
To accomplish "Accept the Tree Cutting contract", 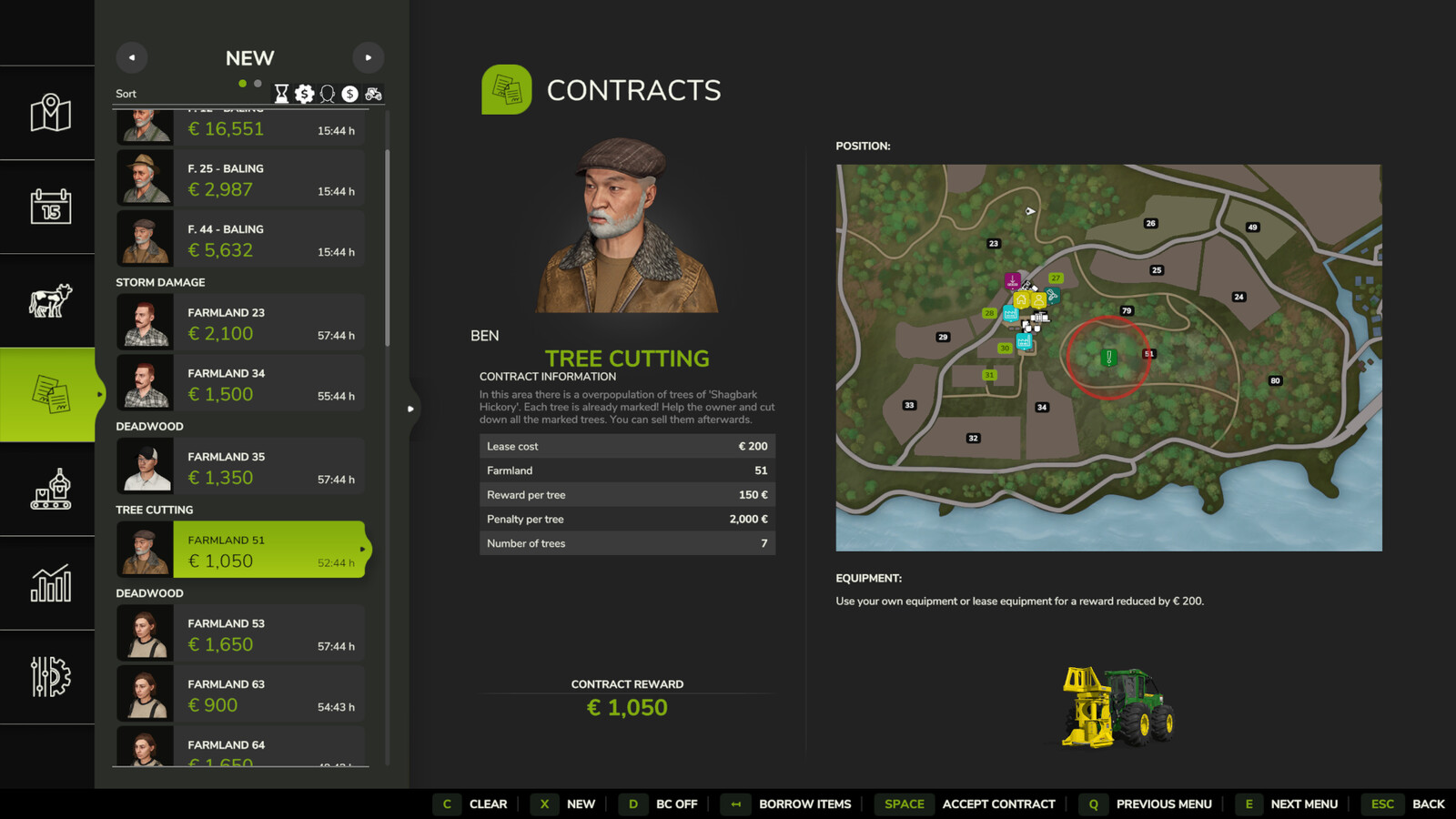I will point(998,804).
